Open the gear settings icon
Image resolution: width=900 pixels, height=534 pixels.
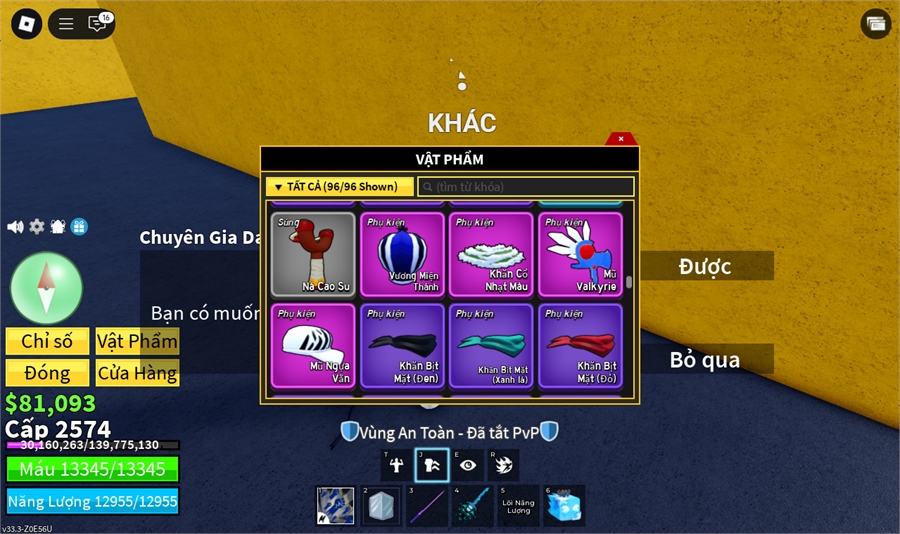click(x=37, y=227)
